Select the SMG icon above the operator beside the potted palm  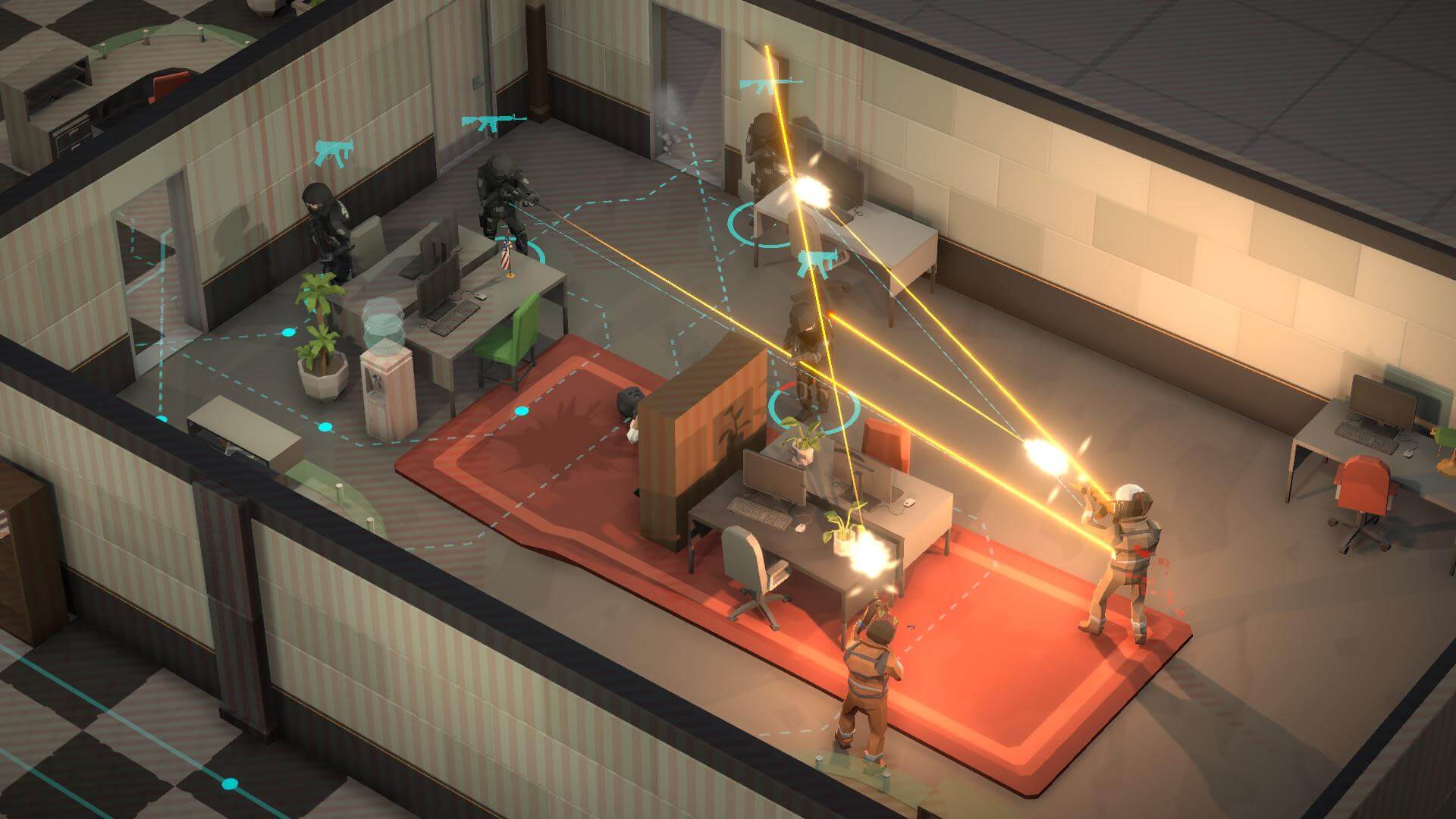[331, 152]
